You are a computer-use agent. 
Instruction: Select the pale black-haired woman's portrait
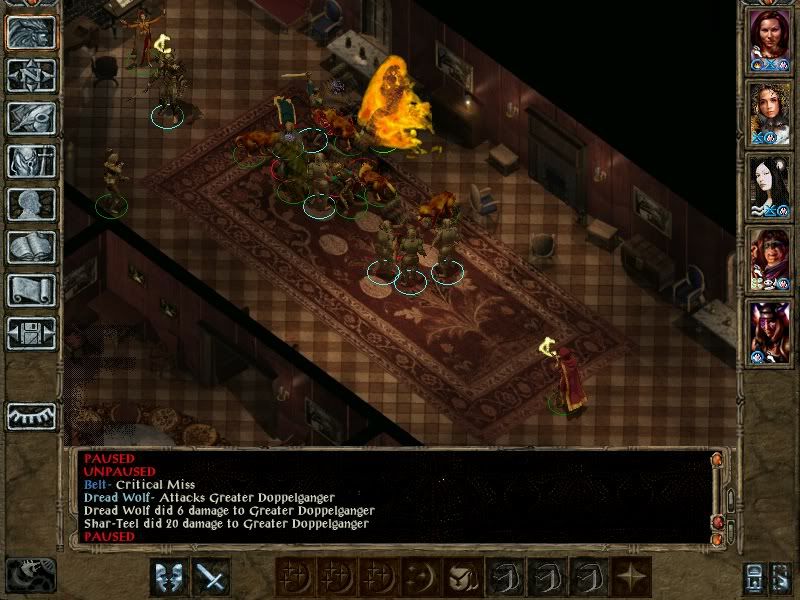(x=770, y=187)
